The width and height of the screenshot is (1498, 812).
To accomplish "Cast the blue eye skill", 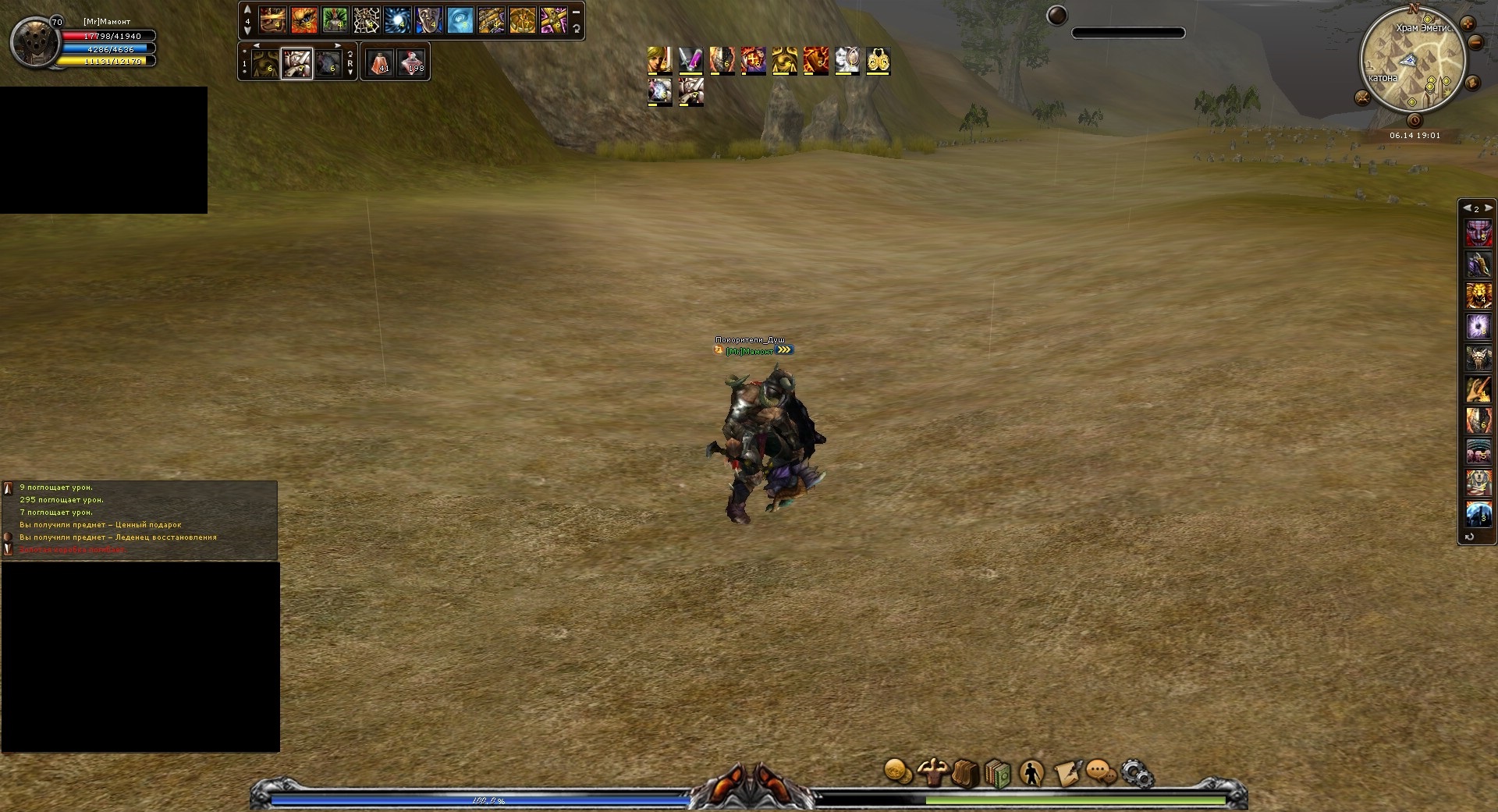I will point(460,20).
